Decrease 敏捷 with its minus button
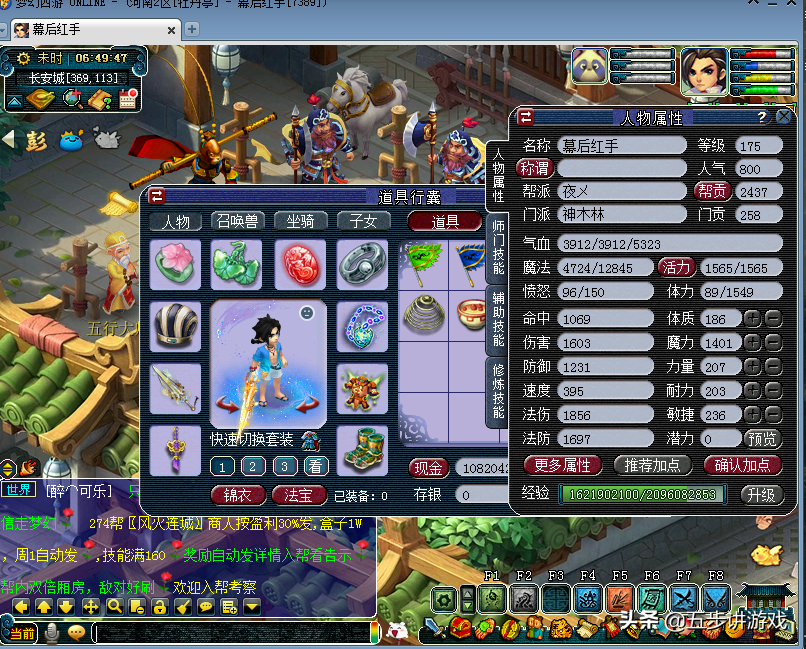 (x=772, y=415)
